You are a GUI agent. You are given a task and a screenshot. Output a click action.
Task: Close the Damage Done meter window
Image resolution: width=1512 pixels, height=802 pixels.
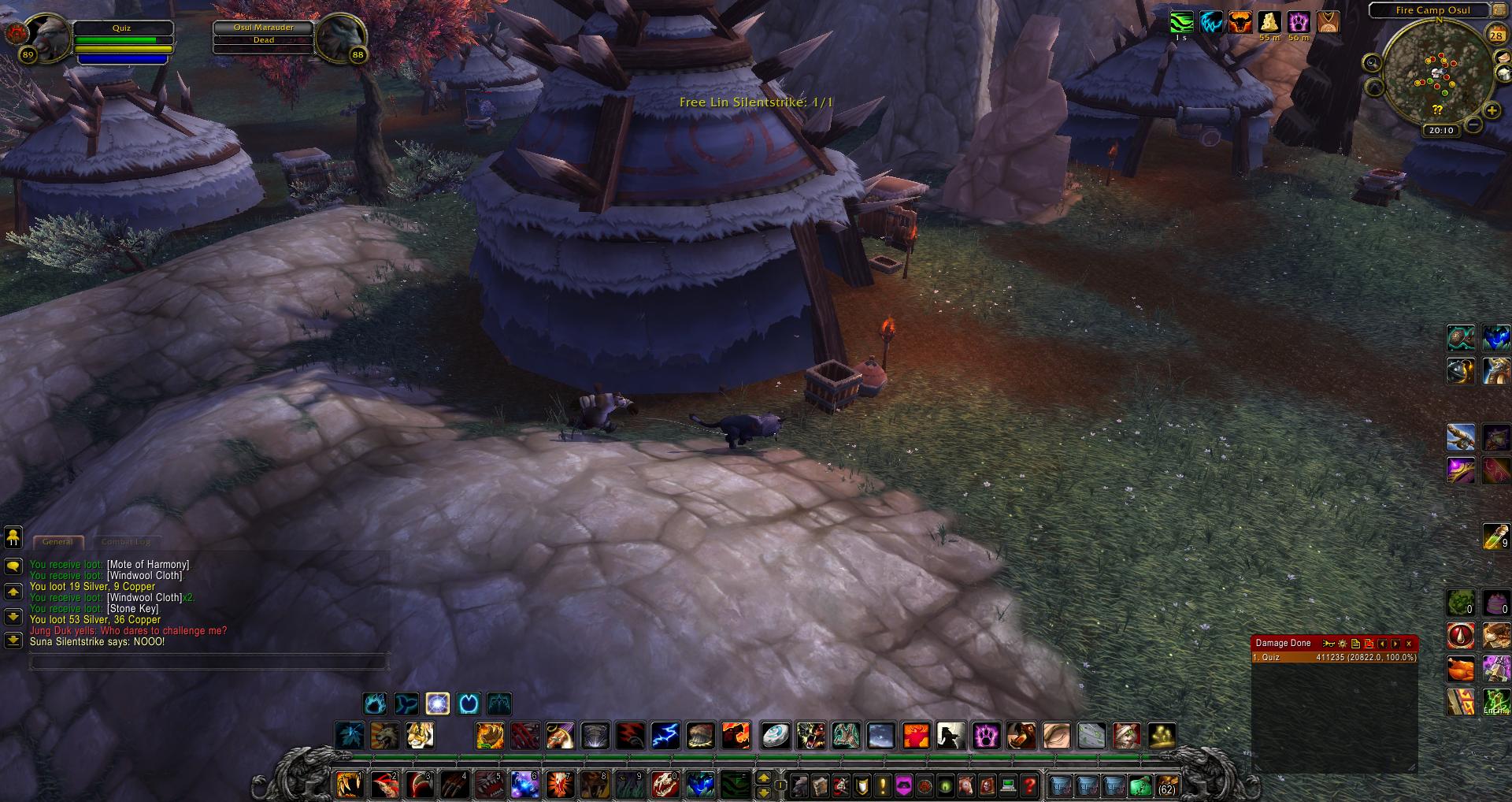[1409, 644]
